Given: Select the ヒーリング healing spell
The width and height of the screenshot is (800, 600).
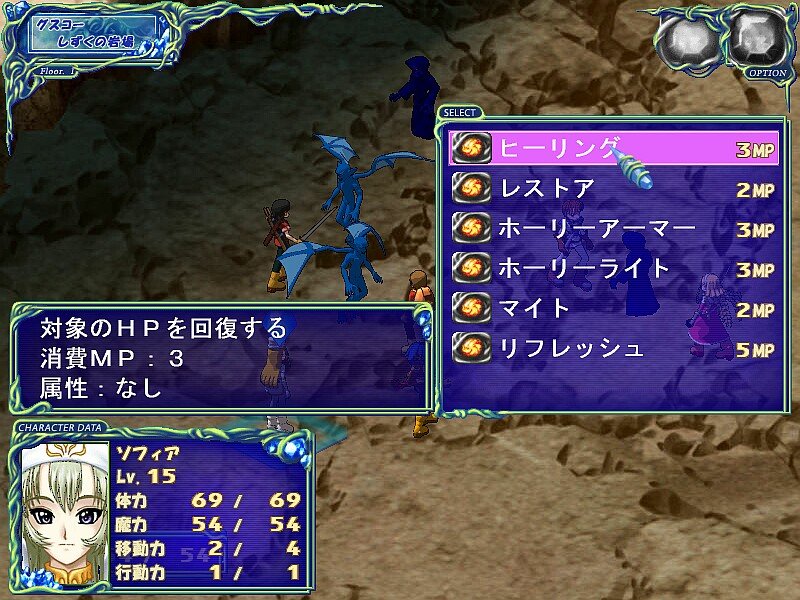Looking at the screenshot, I should point(612,149).
